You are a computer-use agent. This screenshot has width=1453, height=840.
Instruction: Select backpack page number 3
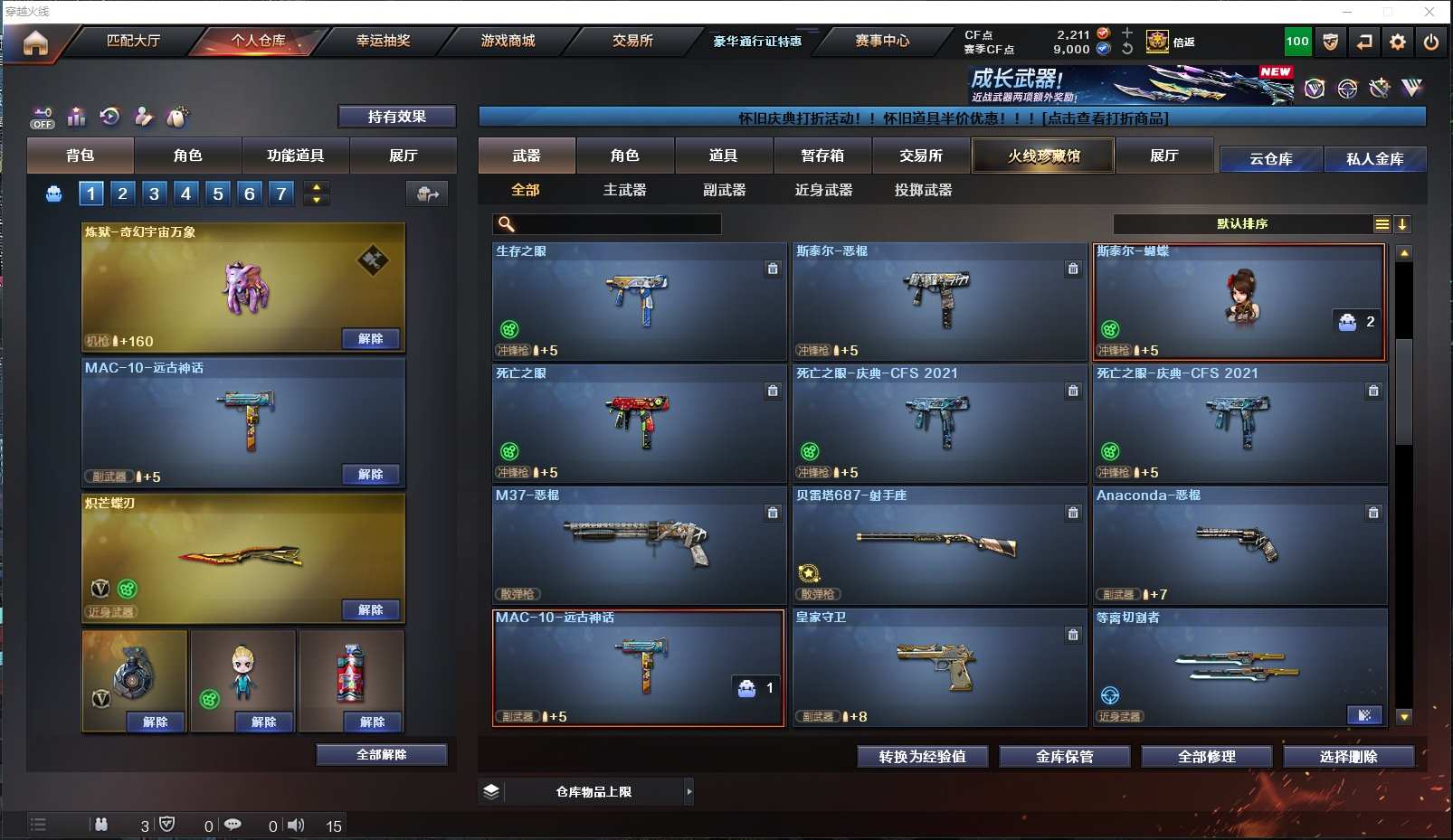pyautogui.click(x=154, y=193)
